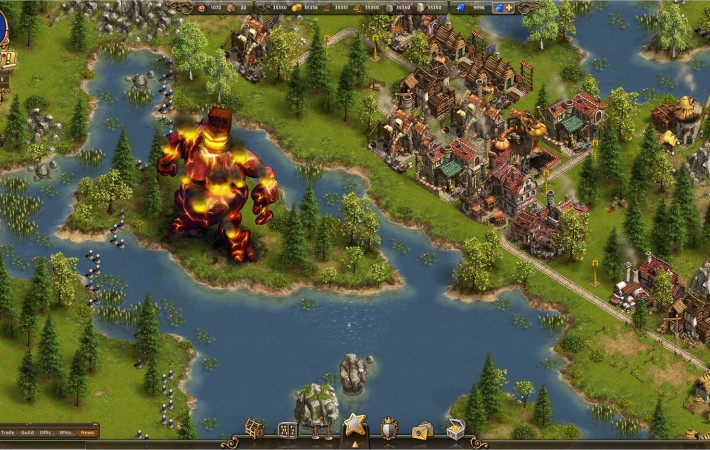Open the building menu icon
This screenshot has height=450, width=710.
click(x=255, y=430)
